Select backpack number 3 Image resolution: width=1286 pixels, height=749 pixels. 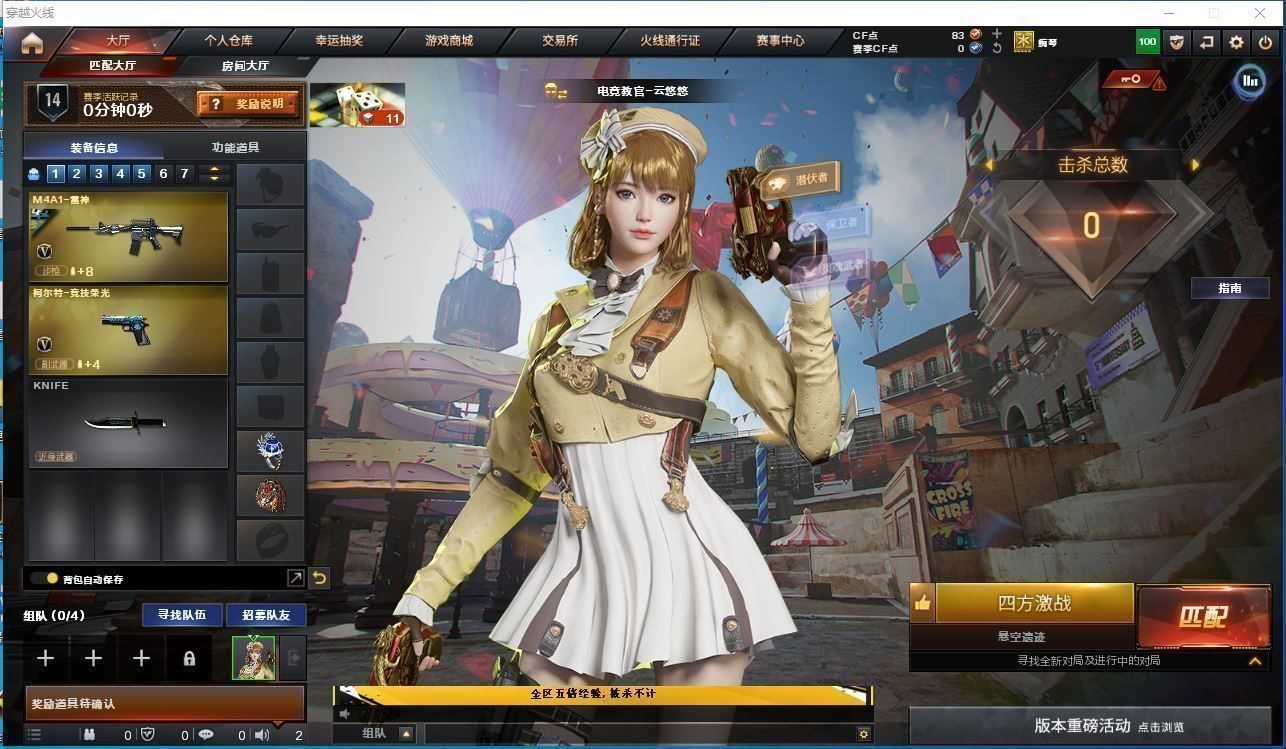tap(98, 174)
